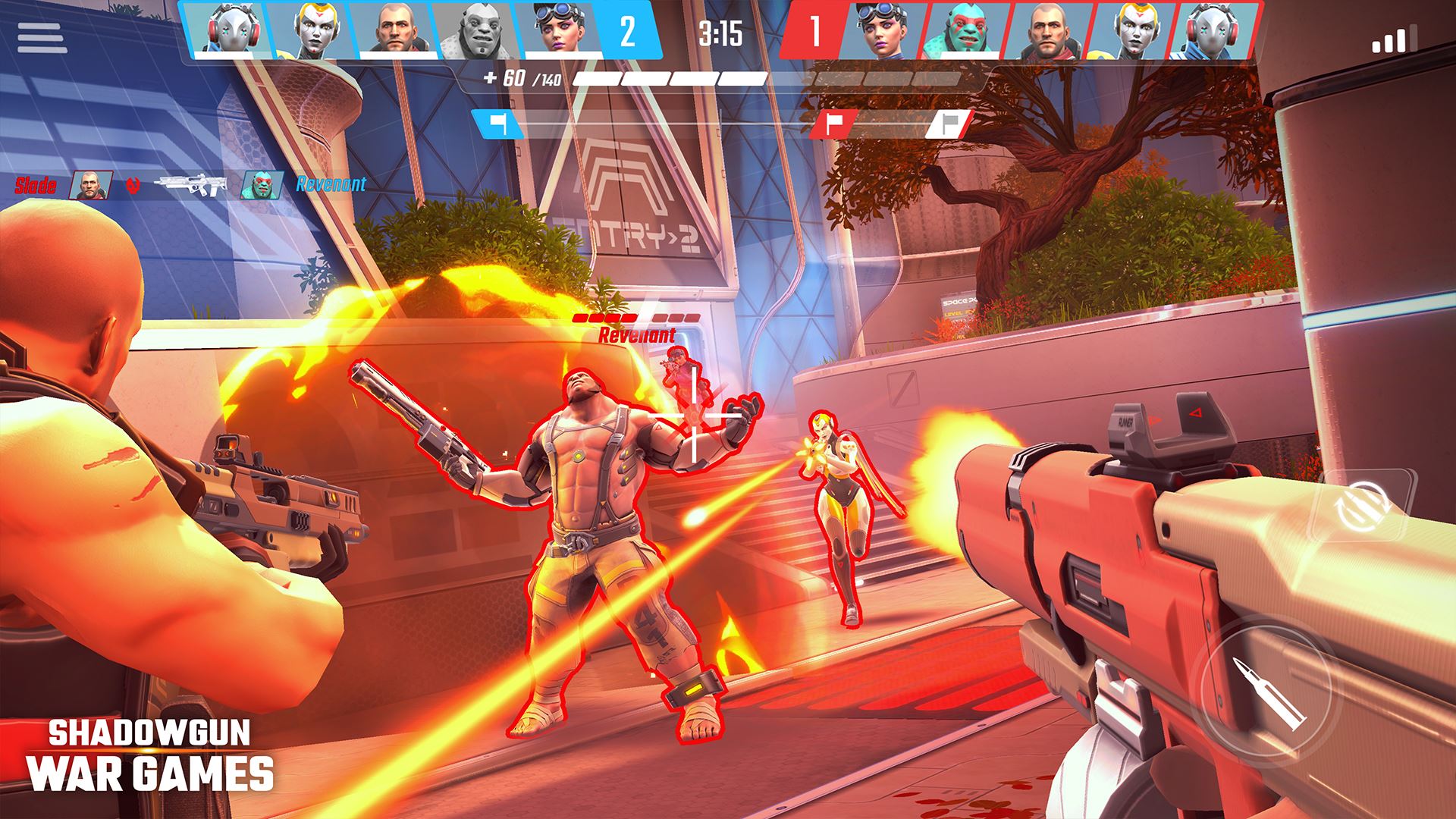
Task: Select red team's green ogre portrait
Action: coord(960,32)
